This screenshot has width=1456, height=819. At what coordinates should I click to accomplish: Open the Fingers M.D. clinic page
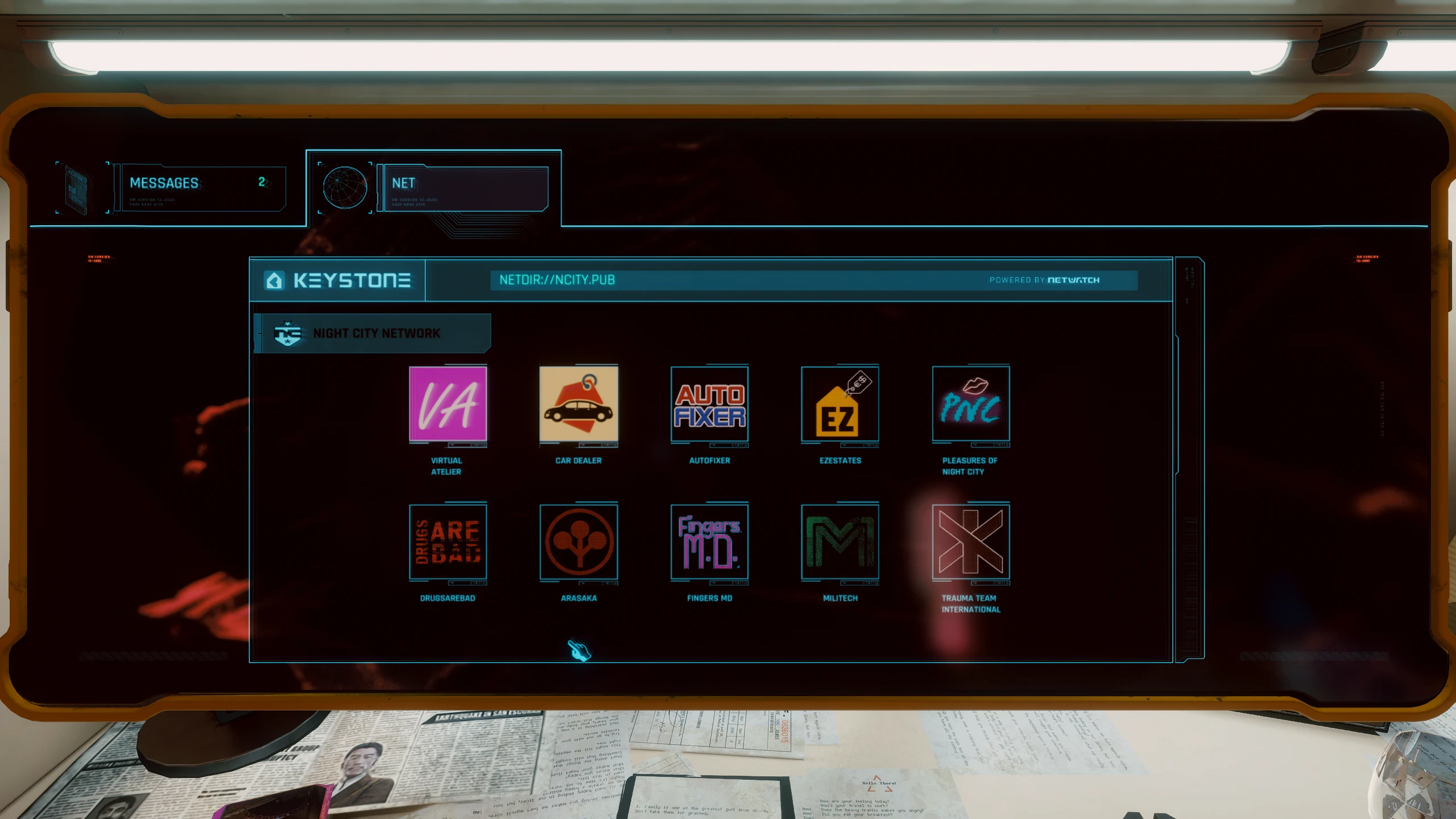coord(709,543)
